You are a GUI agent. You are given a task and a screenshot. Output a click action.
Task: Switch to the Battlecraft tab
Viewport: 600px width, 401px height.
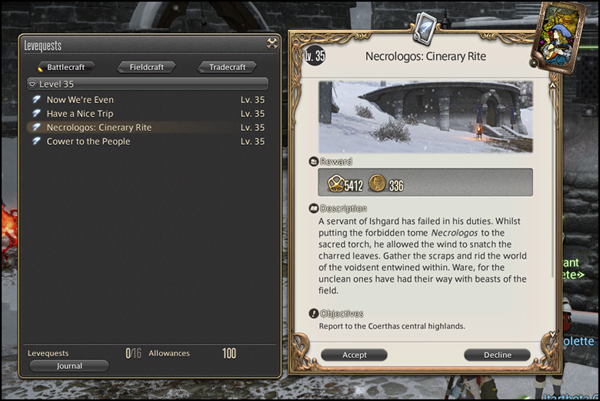click(x=66, y=67)
